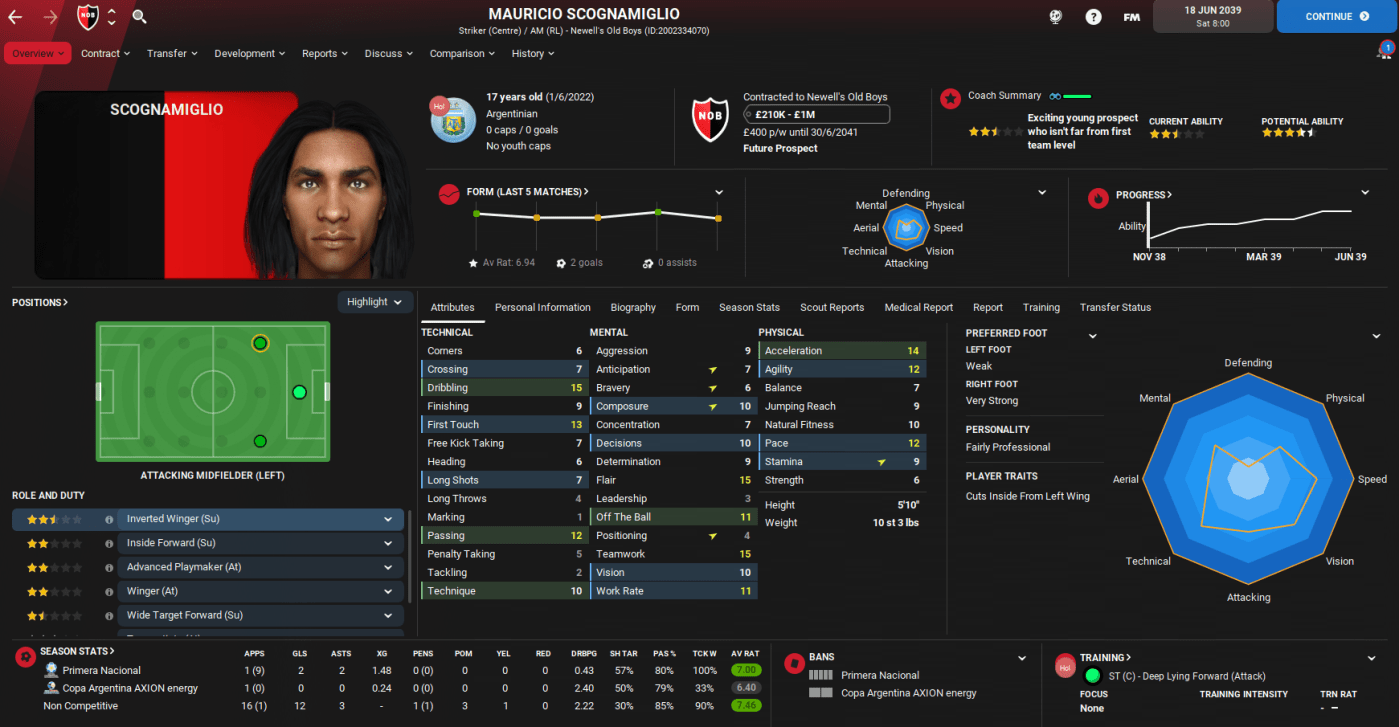Expand the Advanced Playmaker (At) role dropdown

click(387, 567)
